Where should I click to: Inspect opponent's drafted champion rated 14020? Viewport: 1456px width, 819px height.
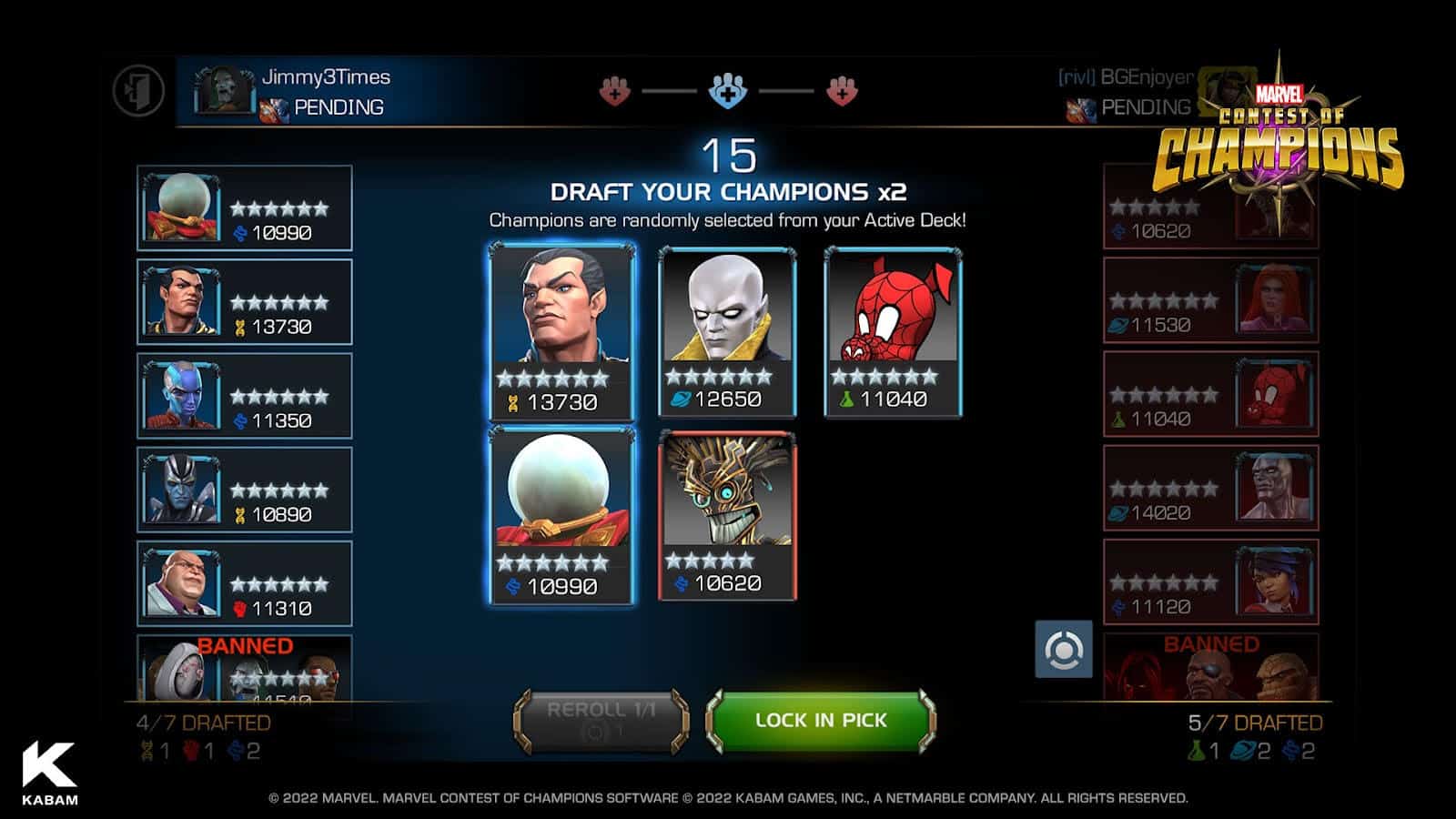point(1210,488)
